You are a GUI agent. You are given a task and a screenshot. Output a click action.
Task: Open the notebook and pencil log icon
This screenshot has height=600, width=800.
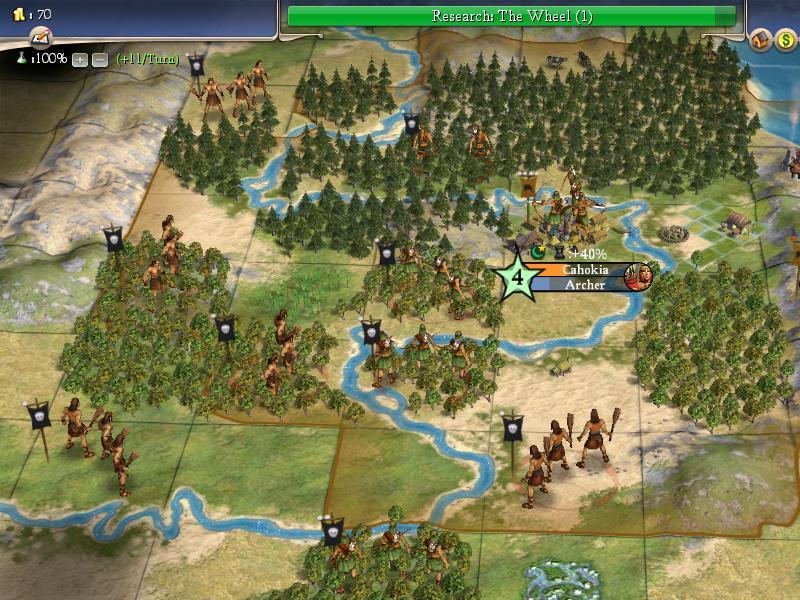(40, 37)
